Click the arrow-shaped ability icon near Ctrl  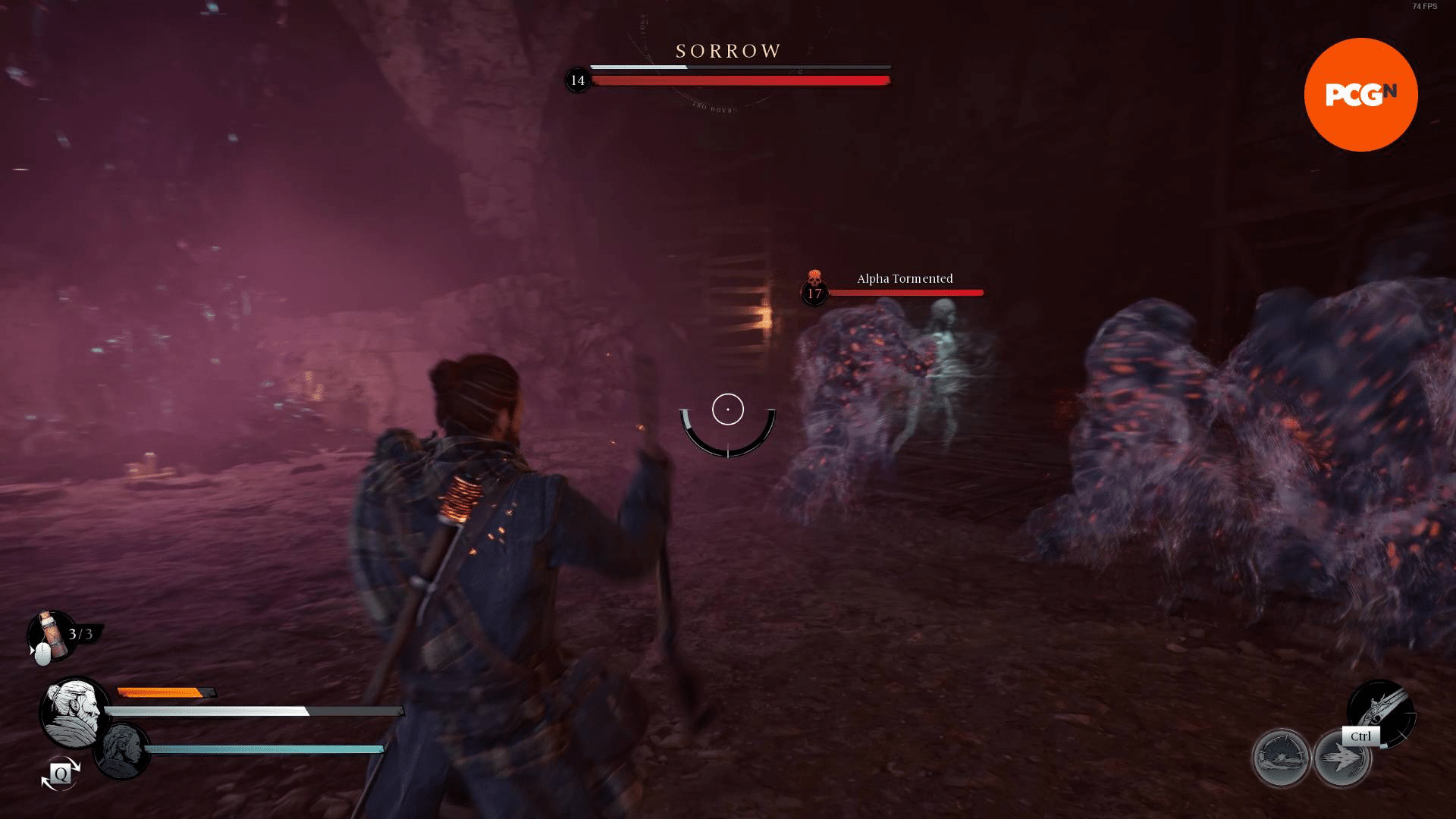1342,755
